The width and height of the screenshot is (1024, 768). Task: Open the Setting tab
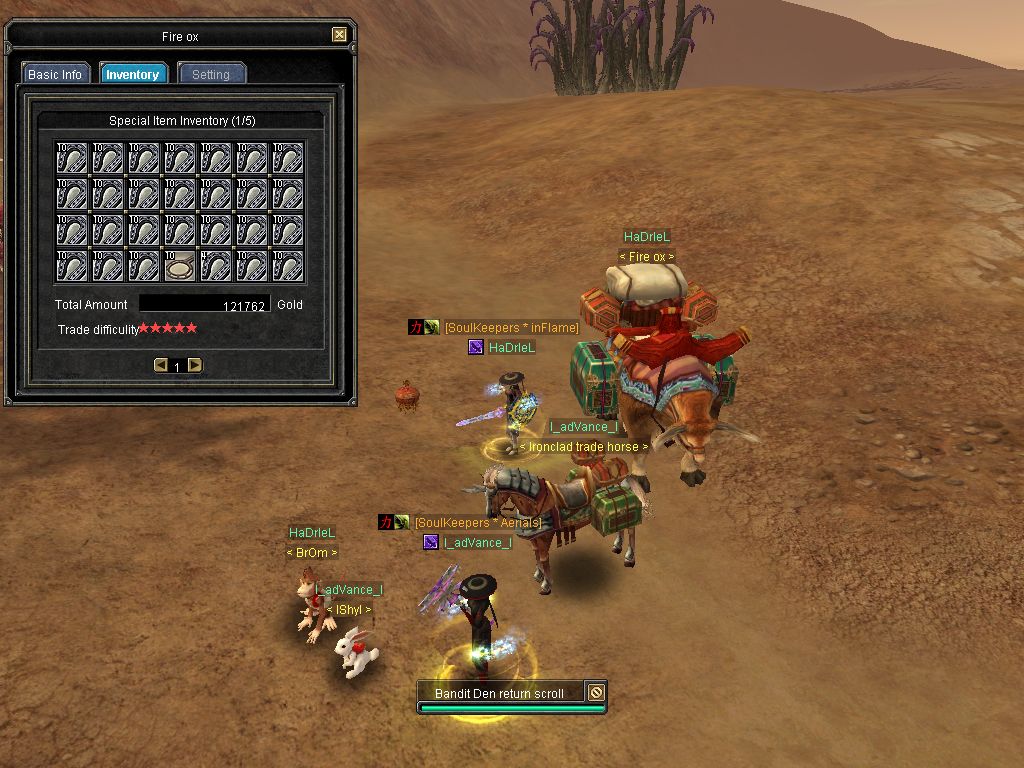210,74
